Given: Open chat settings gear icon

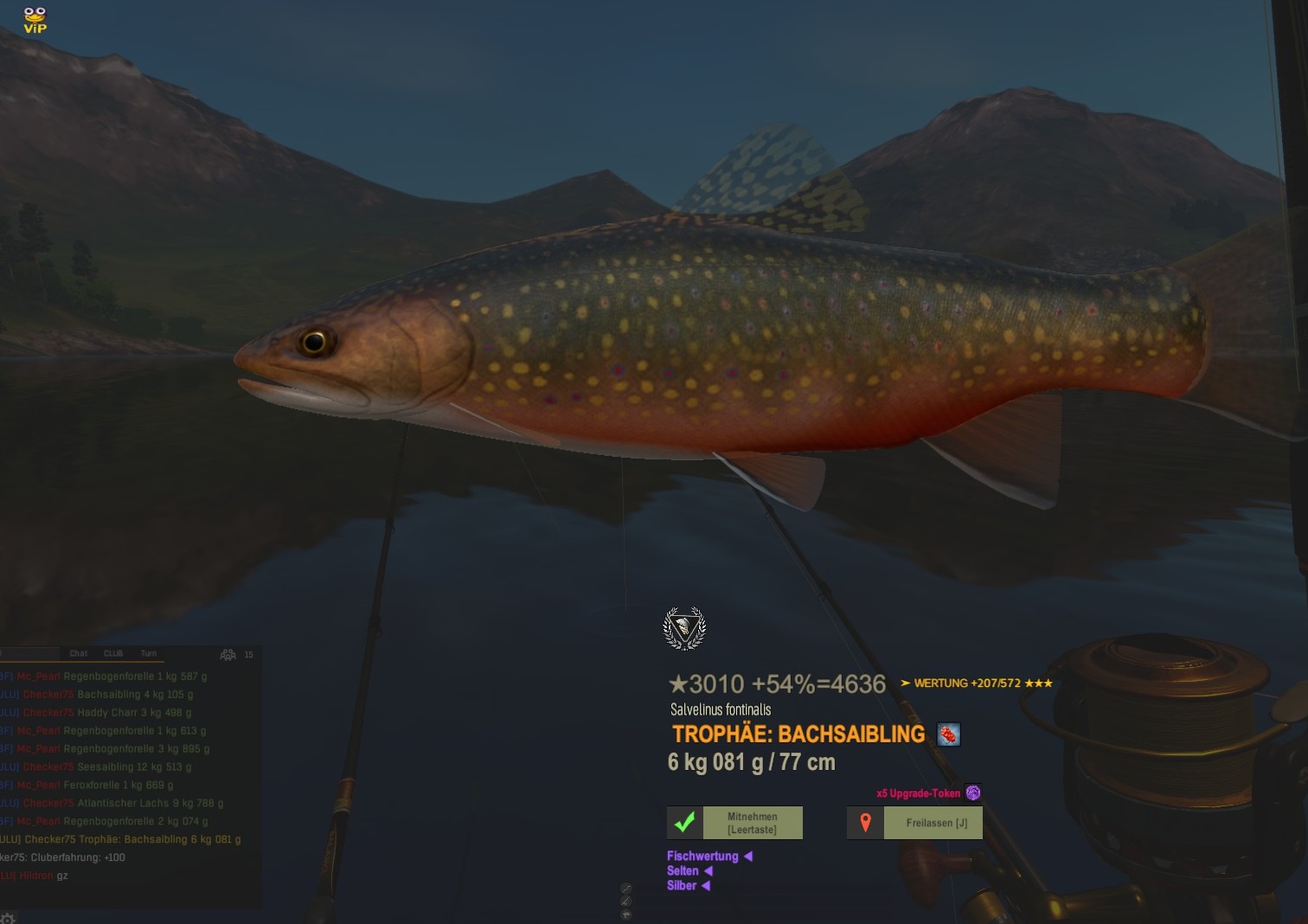Looking at the screenshot, I should [8, 918].
